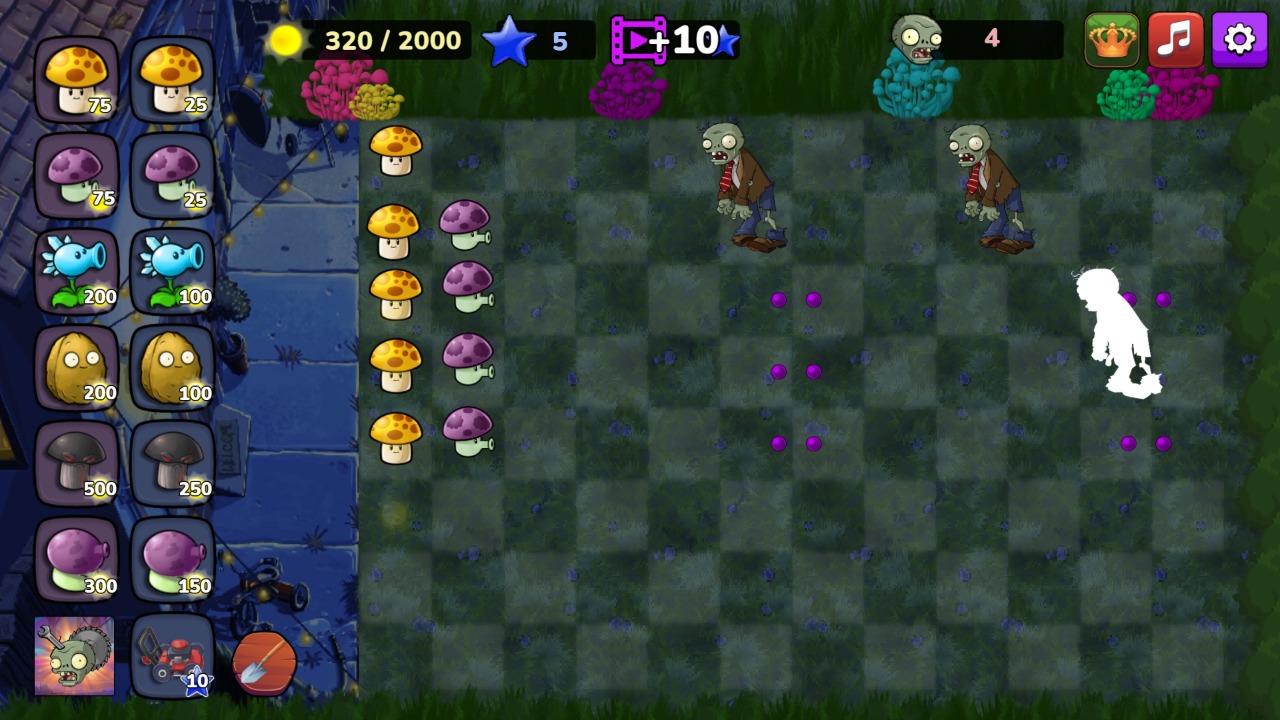Open the crown shop
The width and height of the screenshot is (1280, 720).
tap(1113, 40)
